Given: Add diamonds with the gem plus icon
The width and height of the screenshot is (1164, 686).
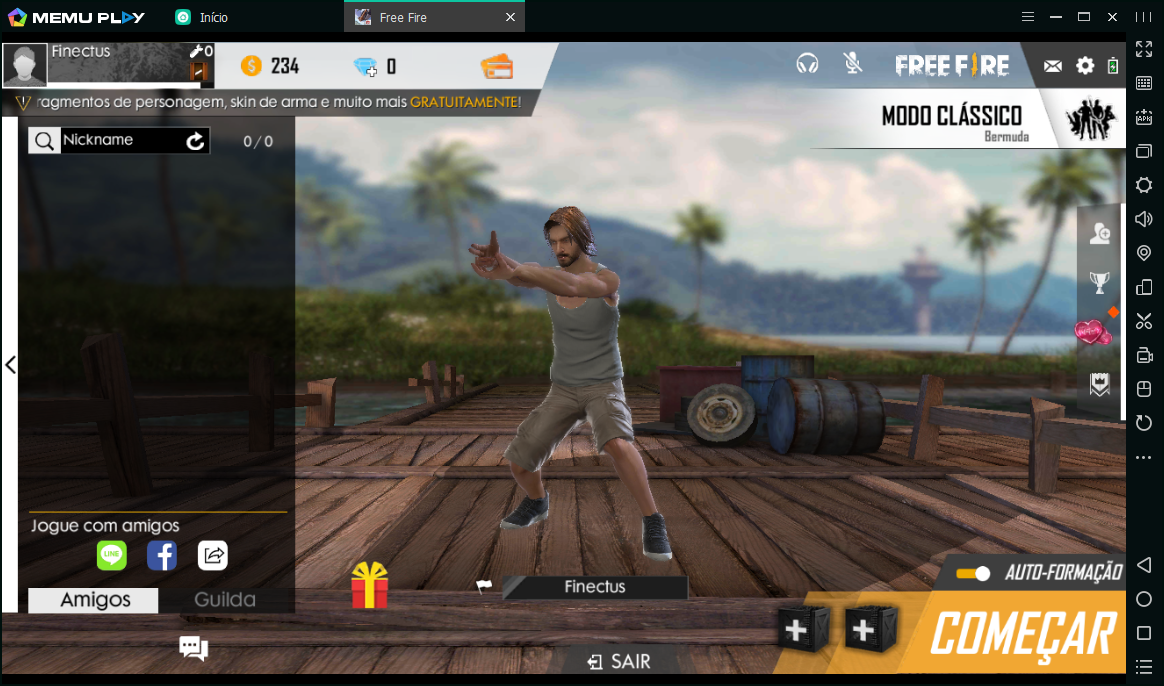Looking at the screenshot, I should pyautogui.click(x=366, y=67).
